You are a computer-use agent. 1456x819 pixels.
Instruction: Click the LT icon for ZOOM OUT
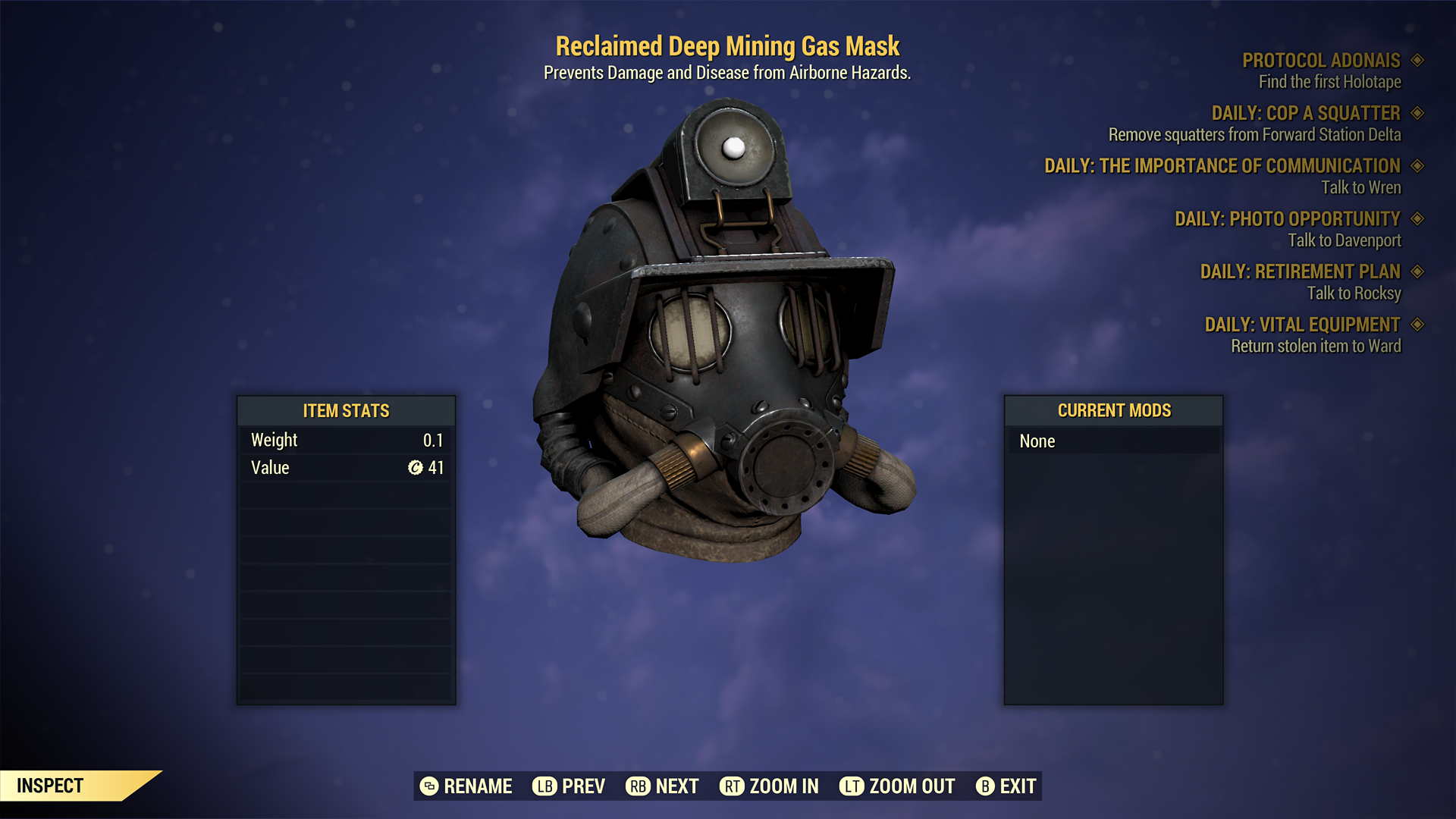coord(852,786)
